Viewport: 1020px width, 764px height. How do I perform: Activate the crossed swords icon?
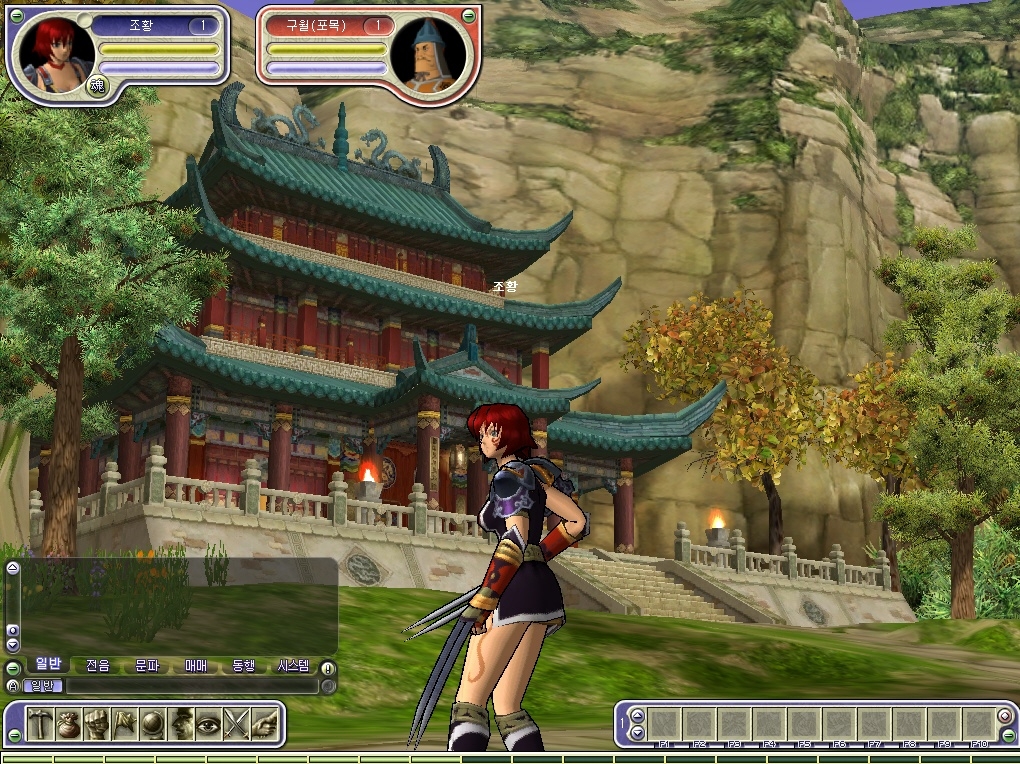pos(236,724)
